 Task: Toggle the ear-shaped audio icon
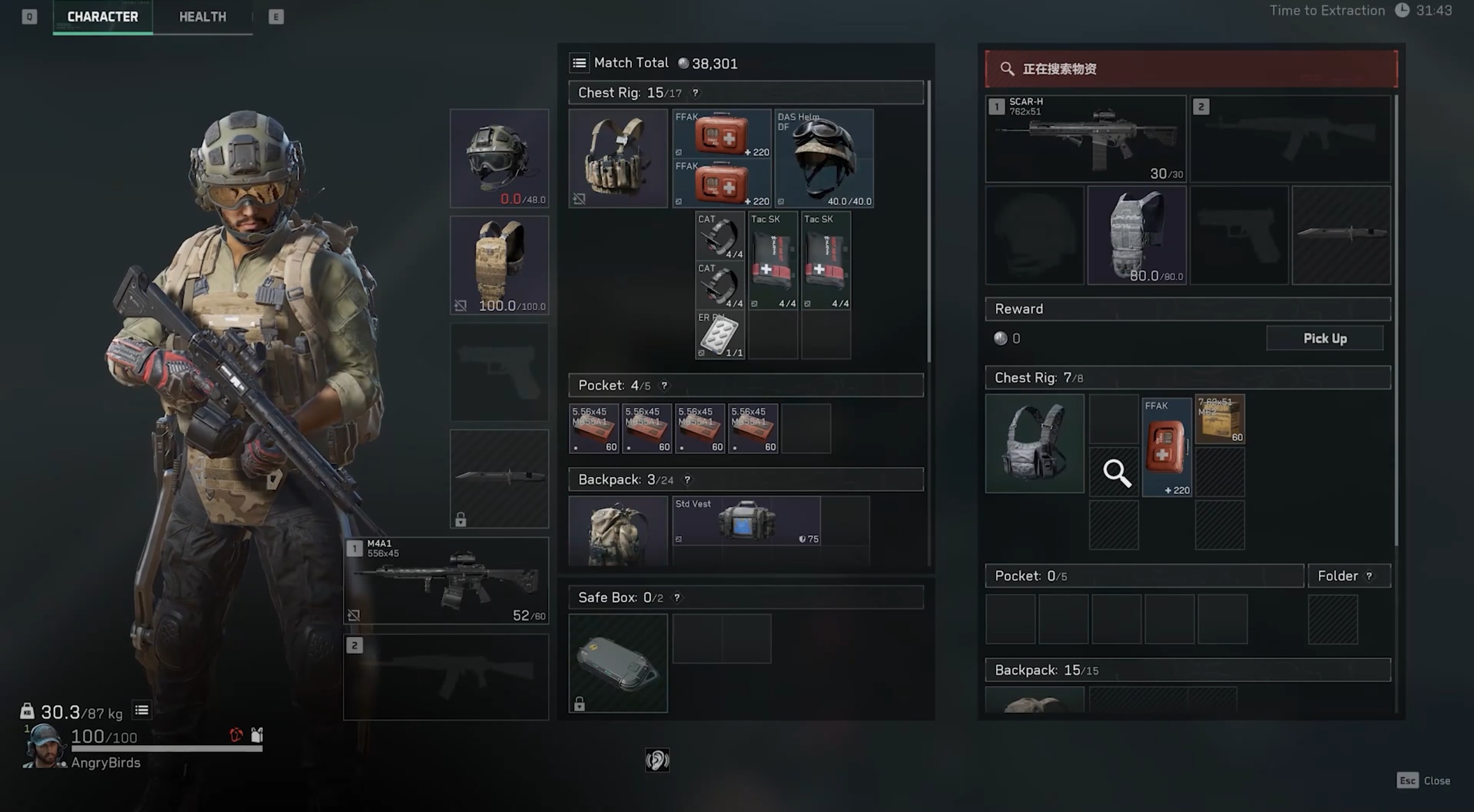click(x=657, y=760)
